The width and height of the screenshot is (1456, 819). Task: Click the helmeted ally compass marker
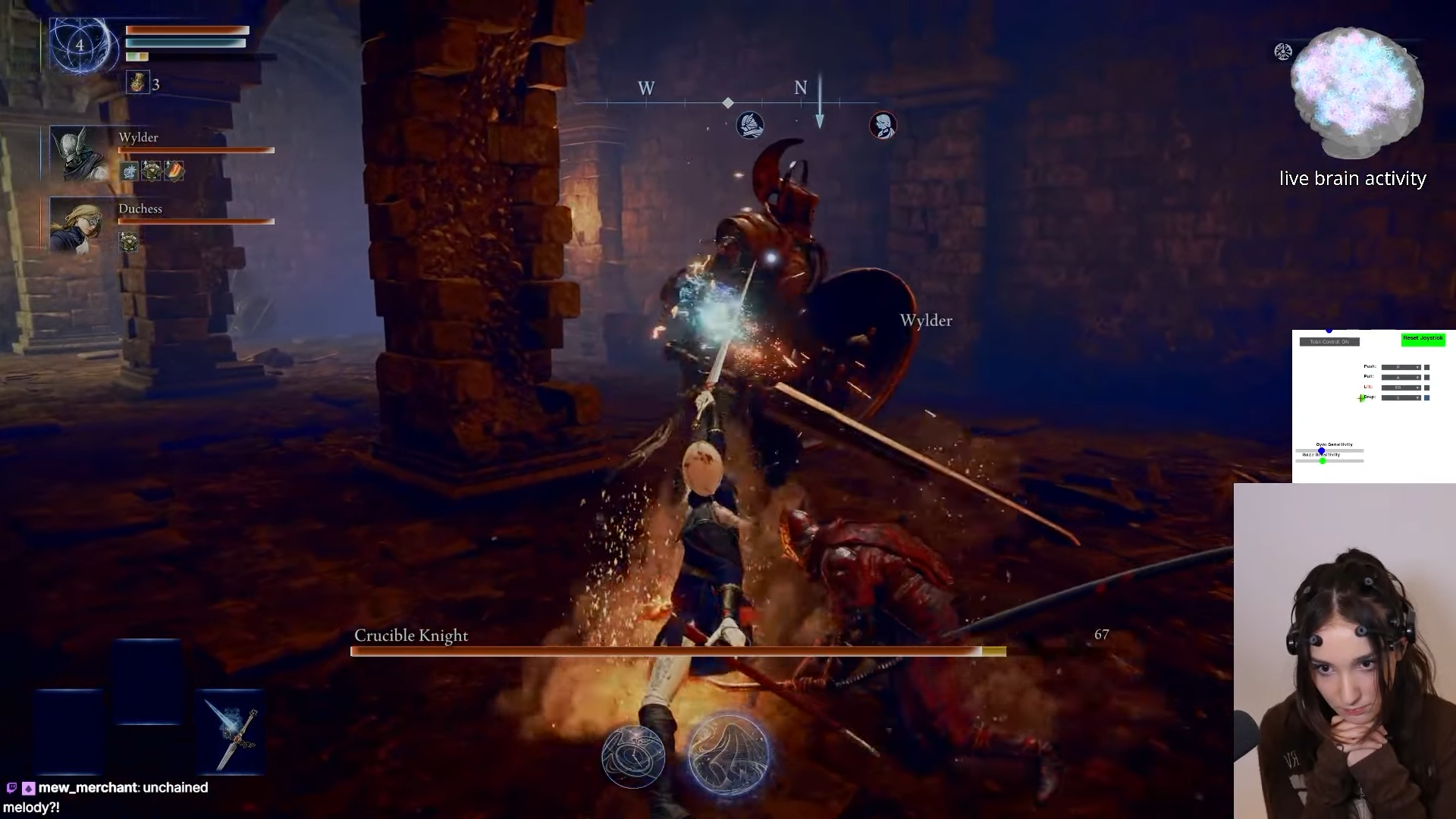point(750,125)
